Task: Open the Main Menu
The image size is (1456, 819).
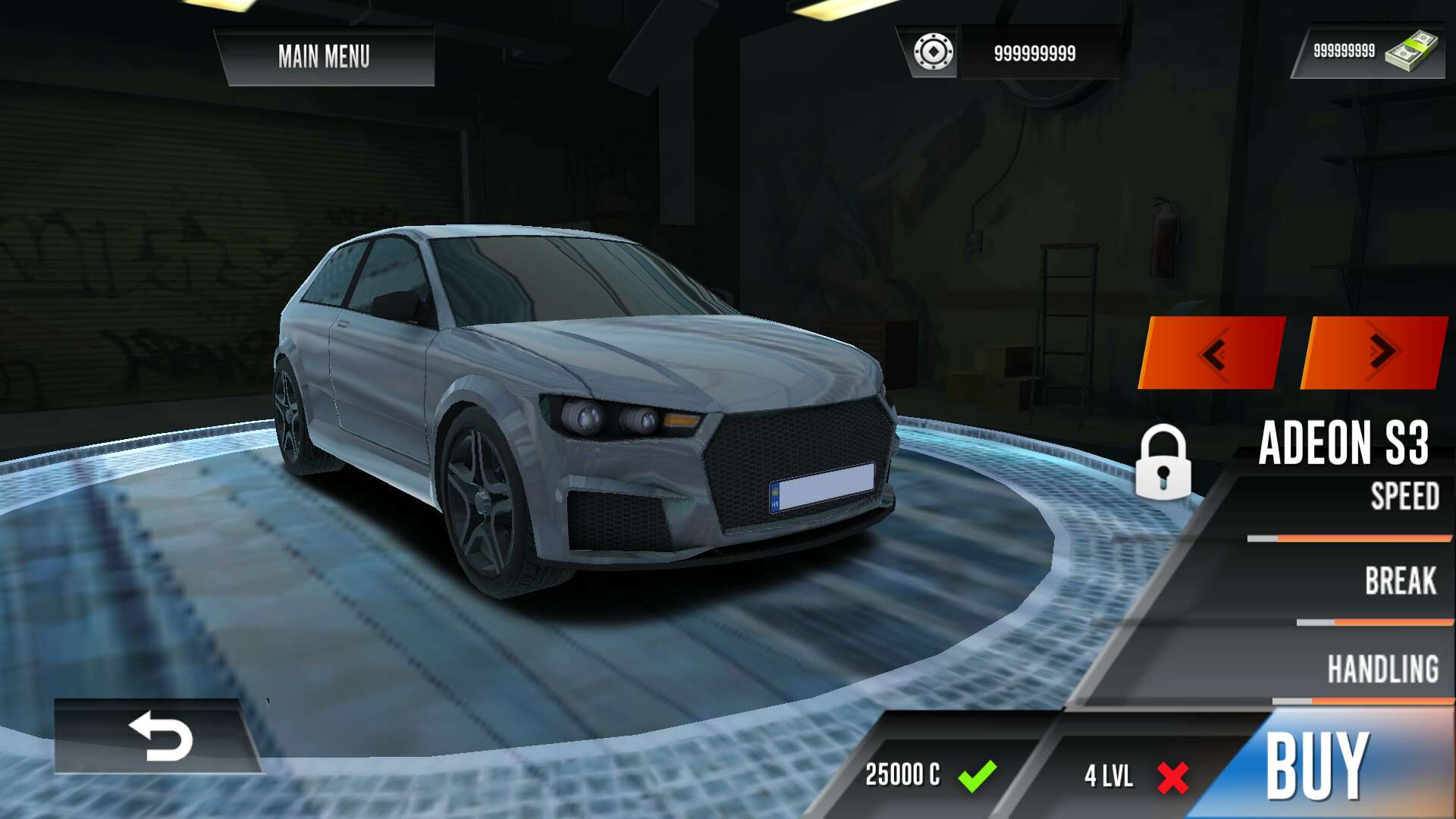Action: pos(325,57)
